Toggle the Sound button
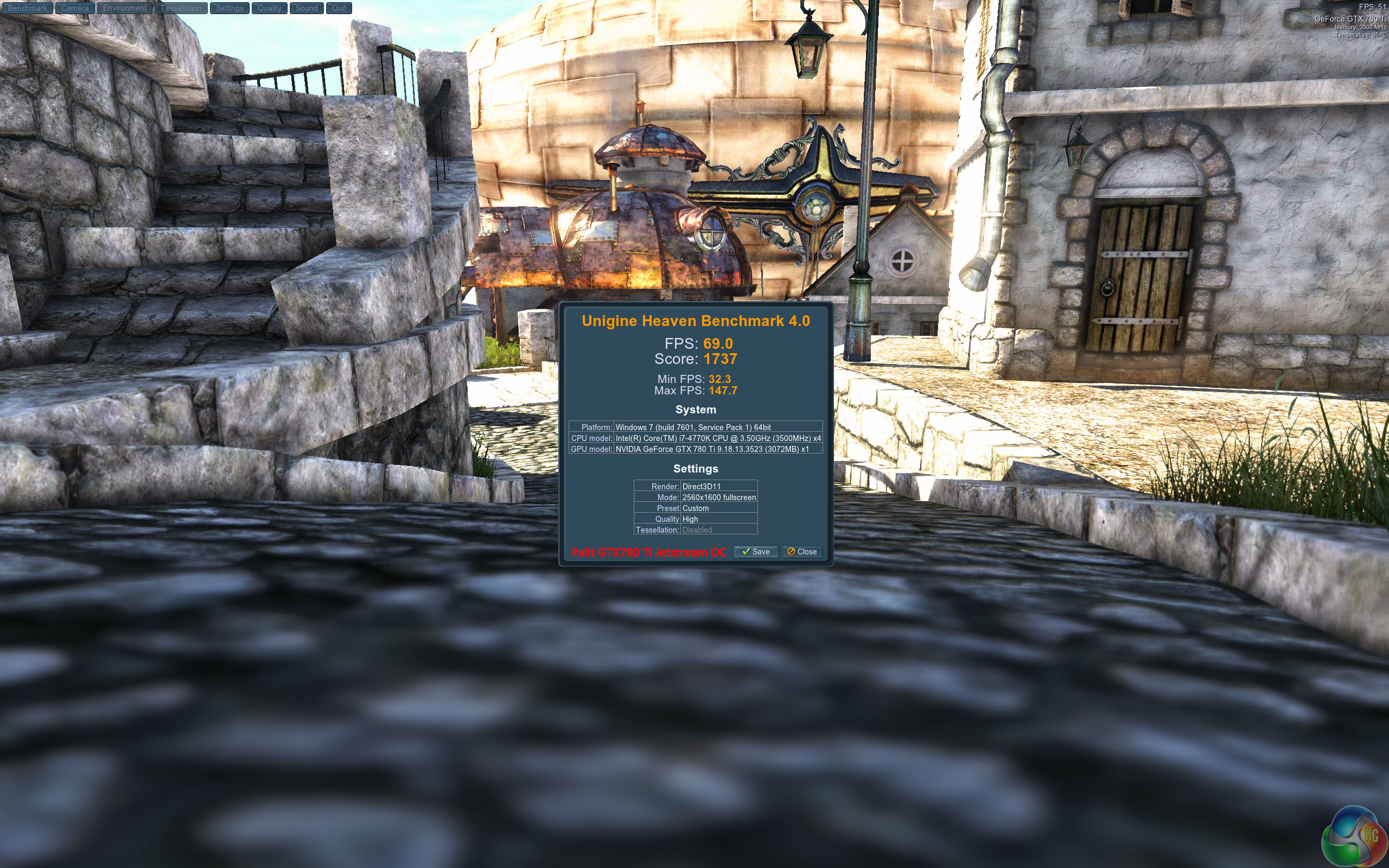The image size is (1389, 868). click(307, 8)
